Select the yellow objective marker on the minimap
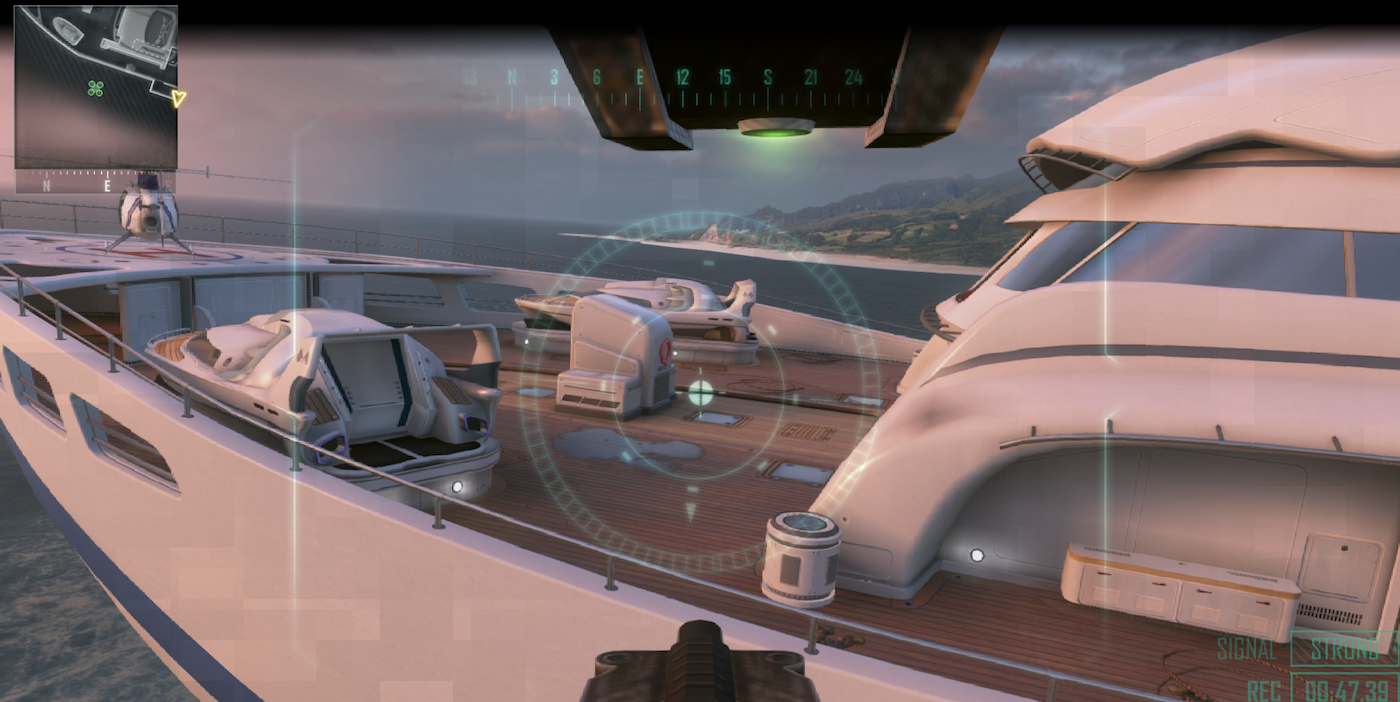Screen dimensions: 1400x702 point(179,98)
